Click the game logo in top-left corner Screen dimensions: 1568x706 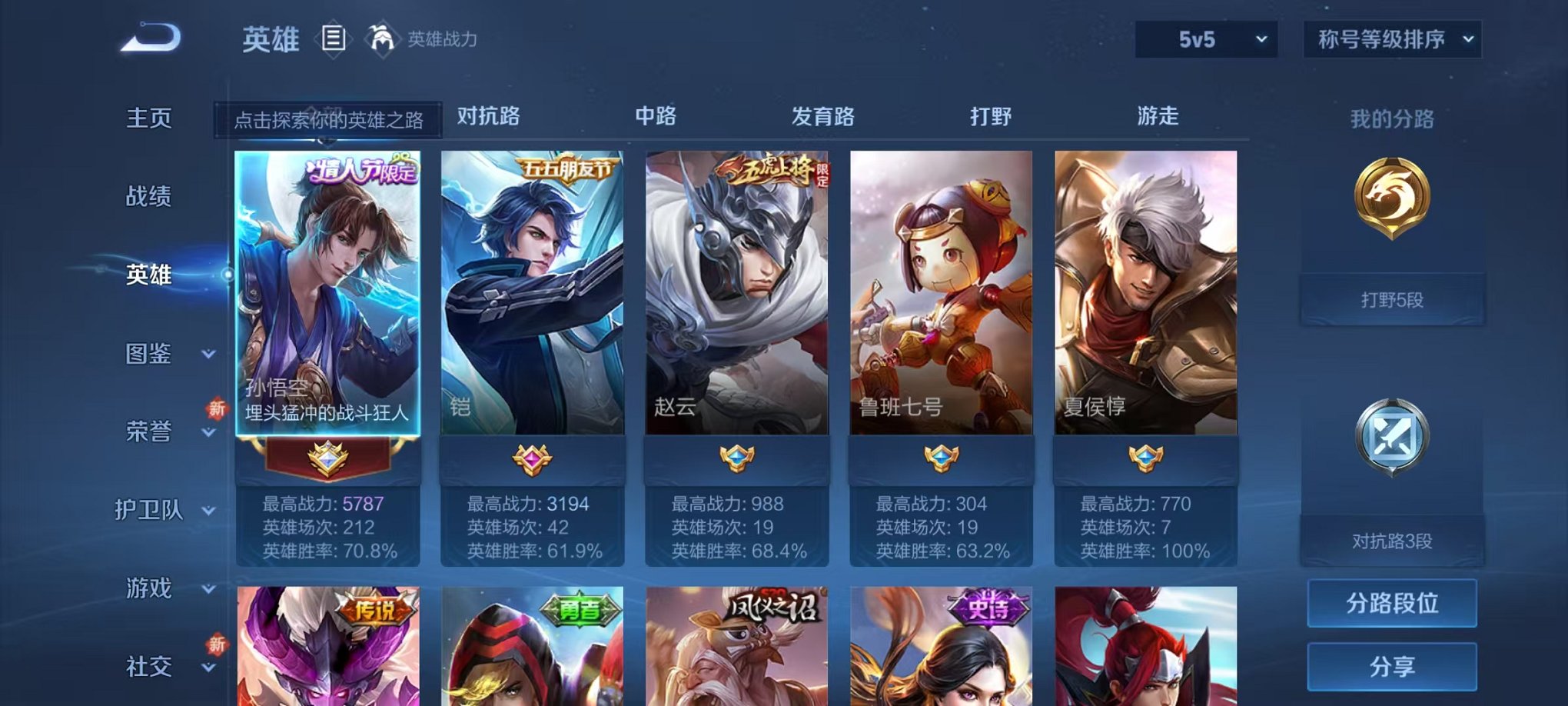tap(151, 35)
